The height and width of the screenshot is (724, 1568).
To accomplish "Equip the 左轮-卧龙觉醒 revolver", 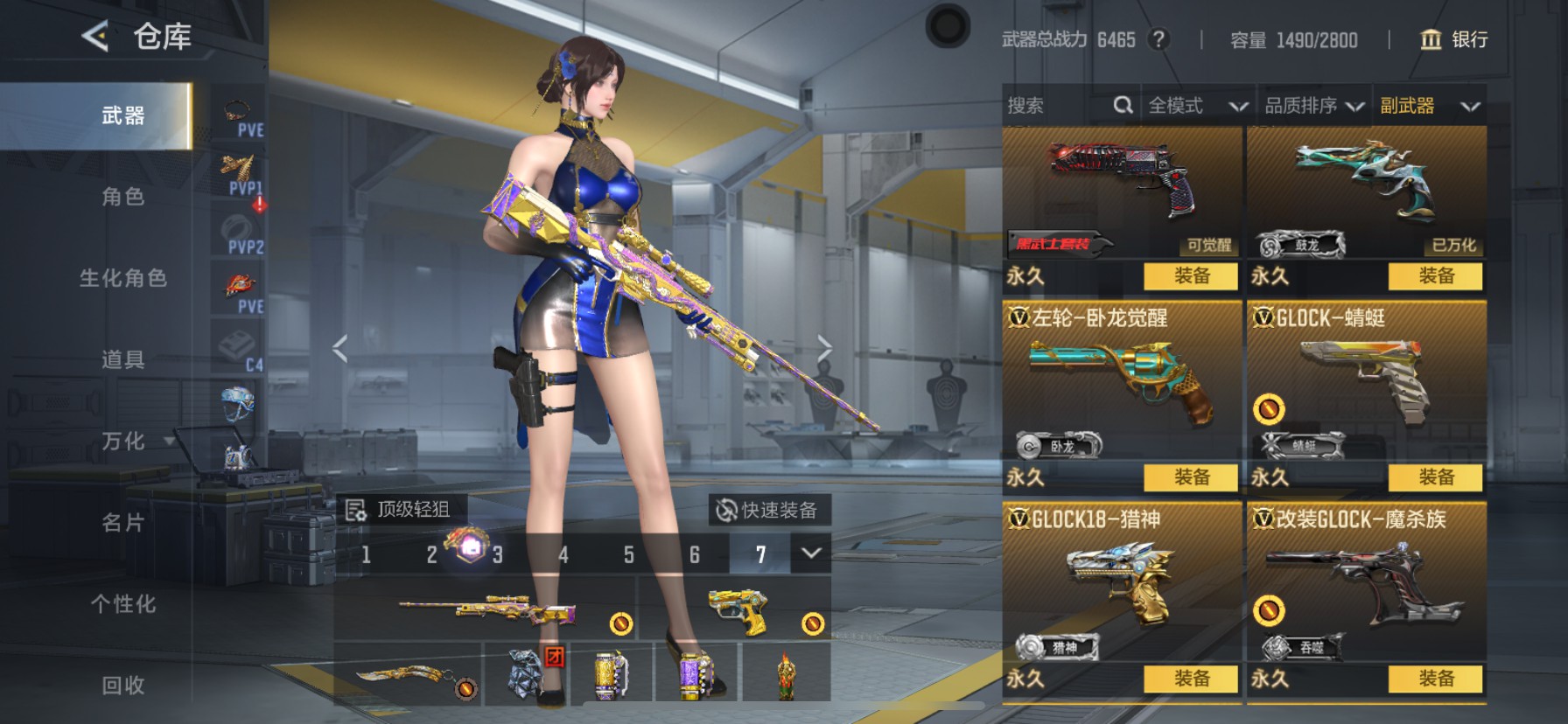I will point(1191,477).
